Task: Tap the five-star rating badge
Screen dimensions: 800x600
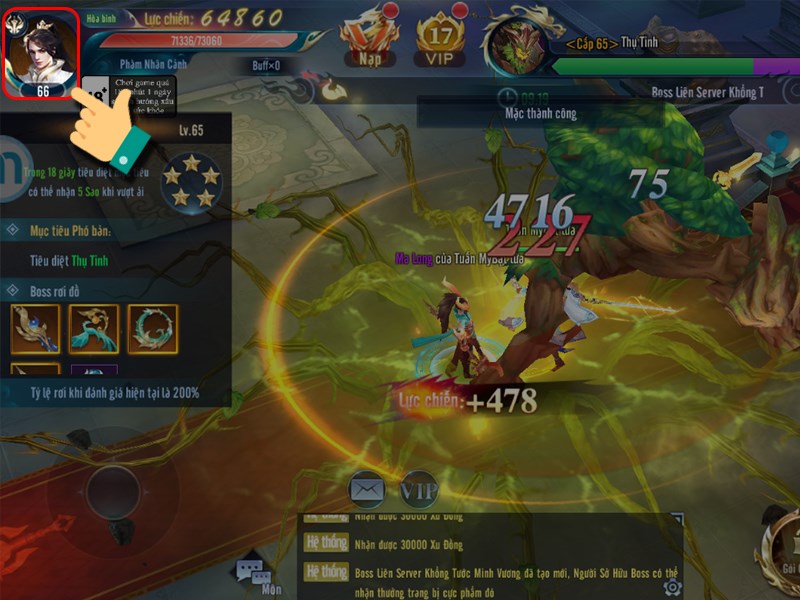Action: coord(191,182)
